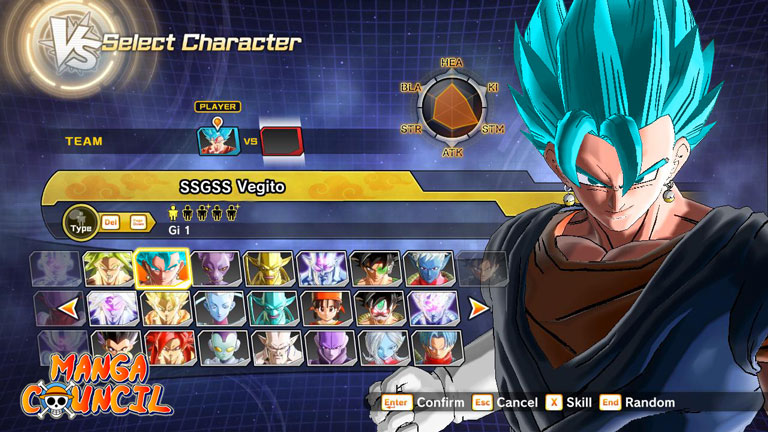
Task: Click the player's team slot portrait
Action: pos(219,141)
